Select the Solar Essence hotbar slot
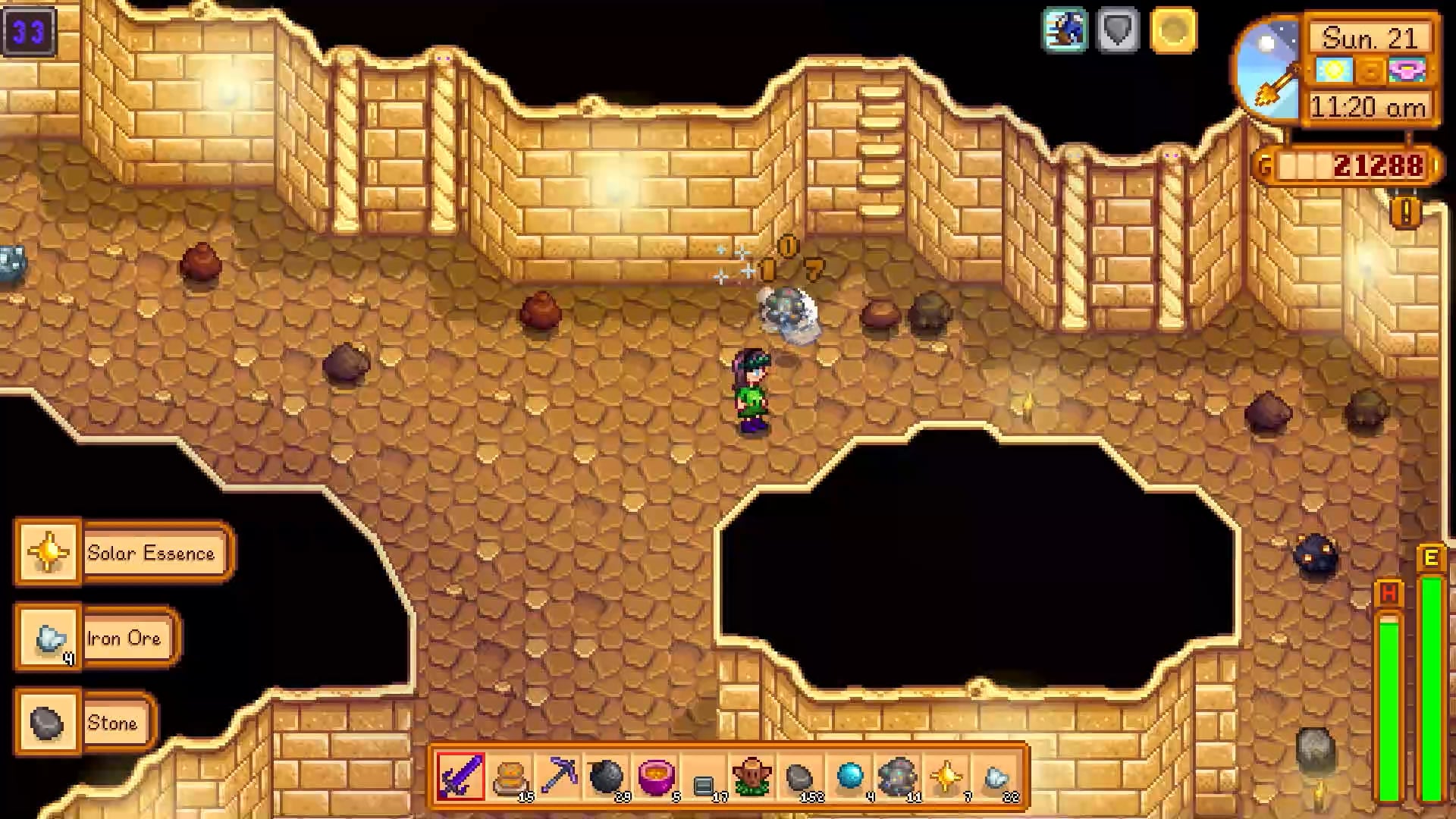1456x819 pixels. 946,777
